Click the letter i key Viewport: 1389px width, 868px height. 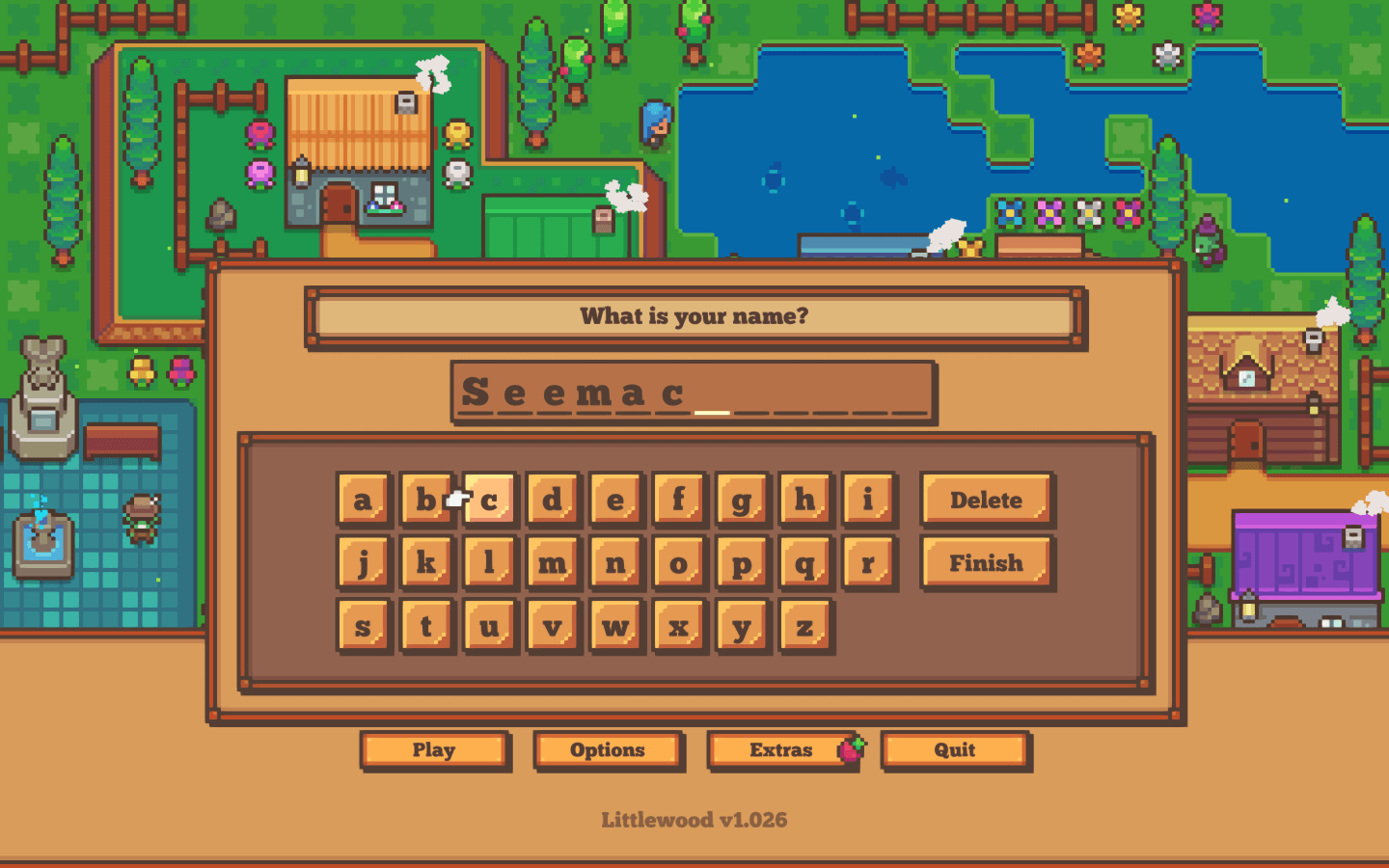[x=867, y=500]
